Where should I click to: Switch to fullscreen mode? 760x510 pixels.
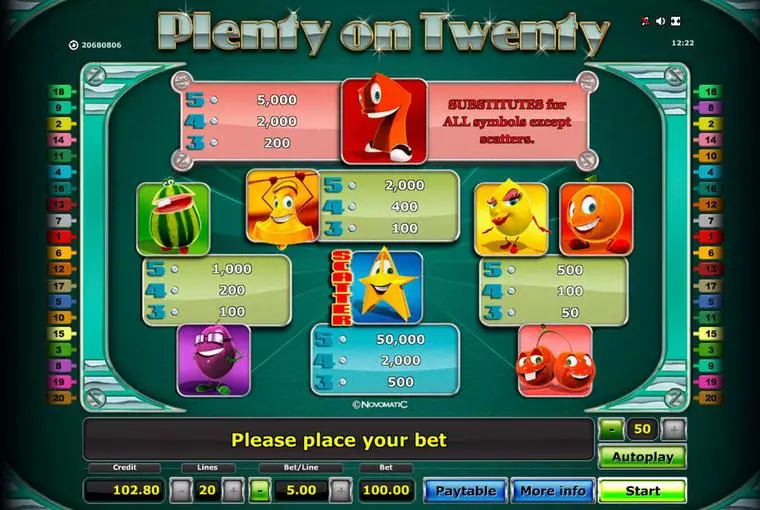point(677,20)
